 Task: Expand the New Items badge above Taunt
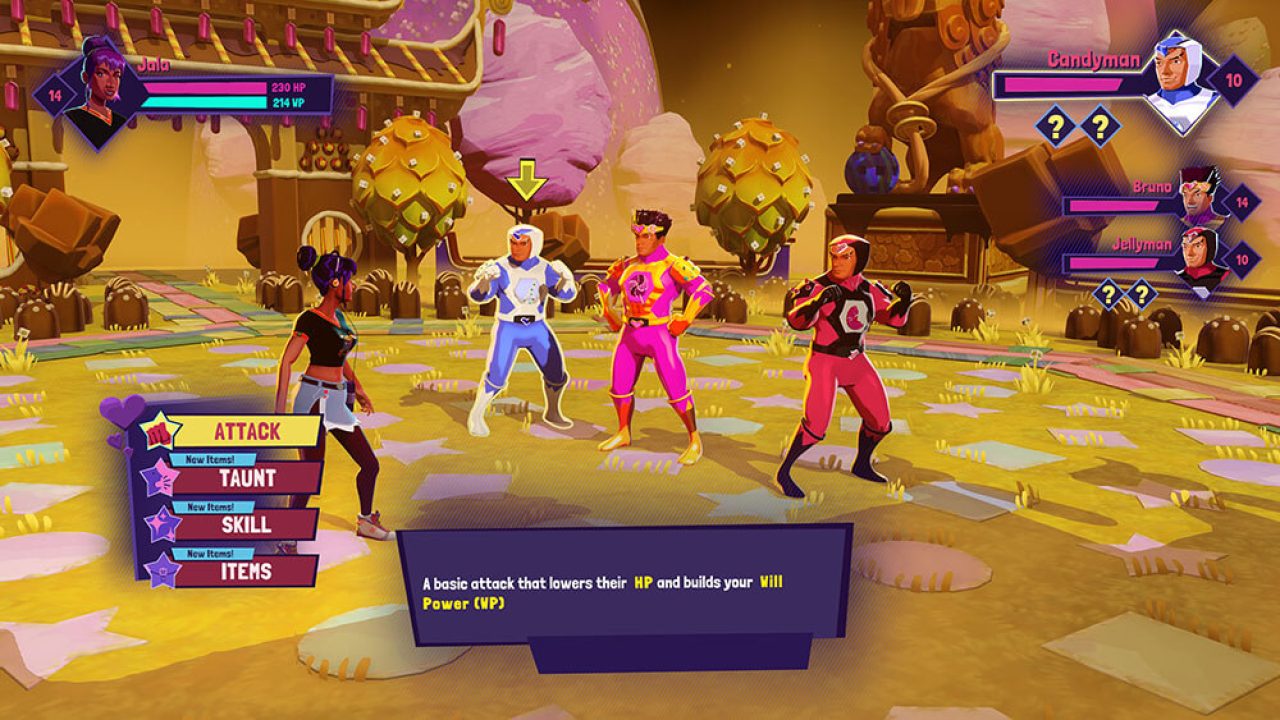[x=211, y=458]
